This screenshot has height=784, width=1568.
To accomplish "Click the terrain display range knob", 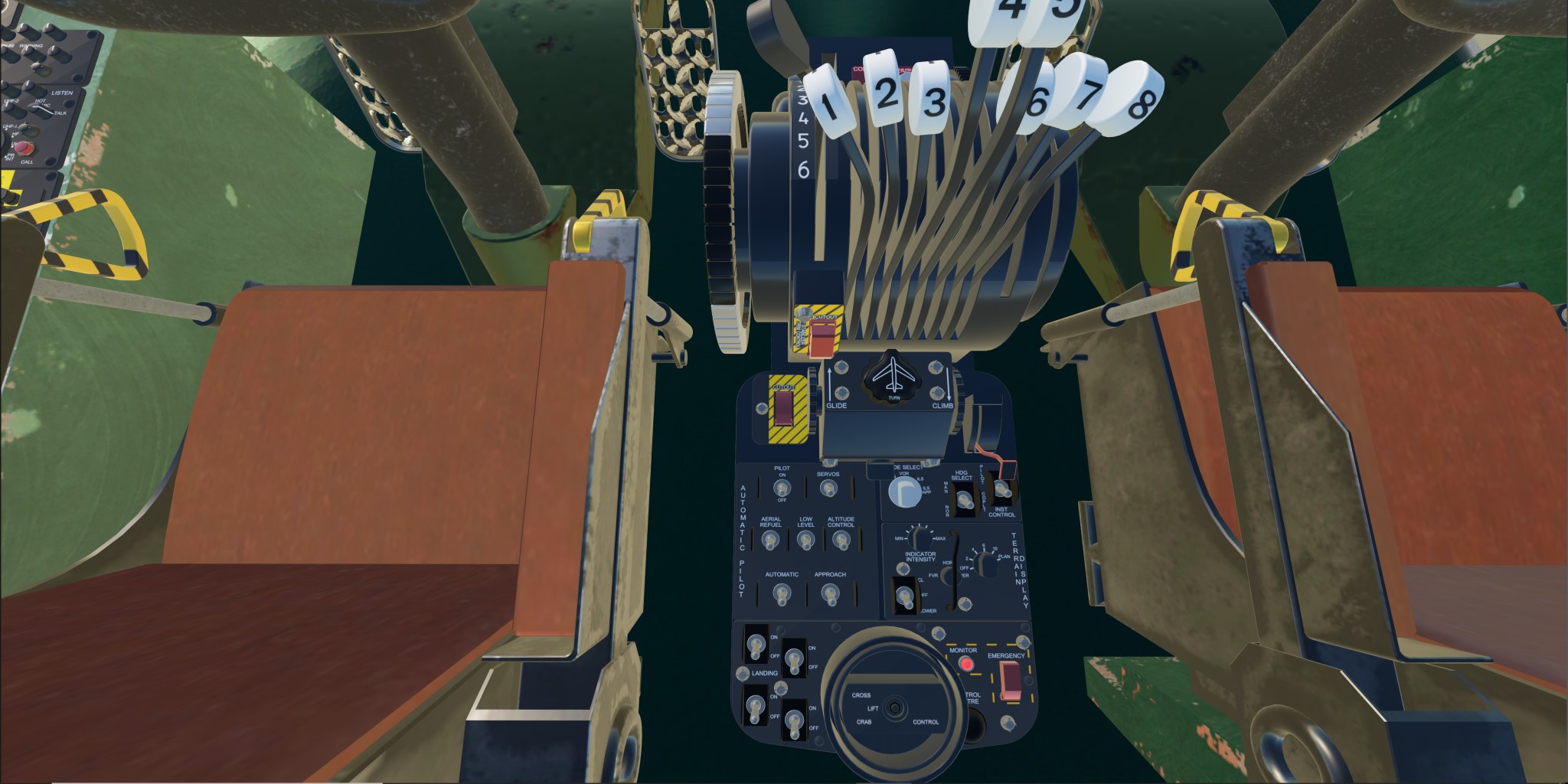I will (x=986, y=564).
